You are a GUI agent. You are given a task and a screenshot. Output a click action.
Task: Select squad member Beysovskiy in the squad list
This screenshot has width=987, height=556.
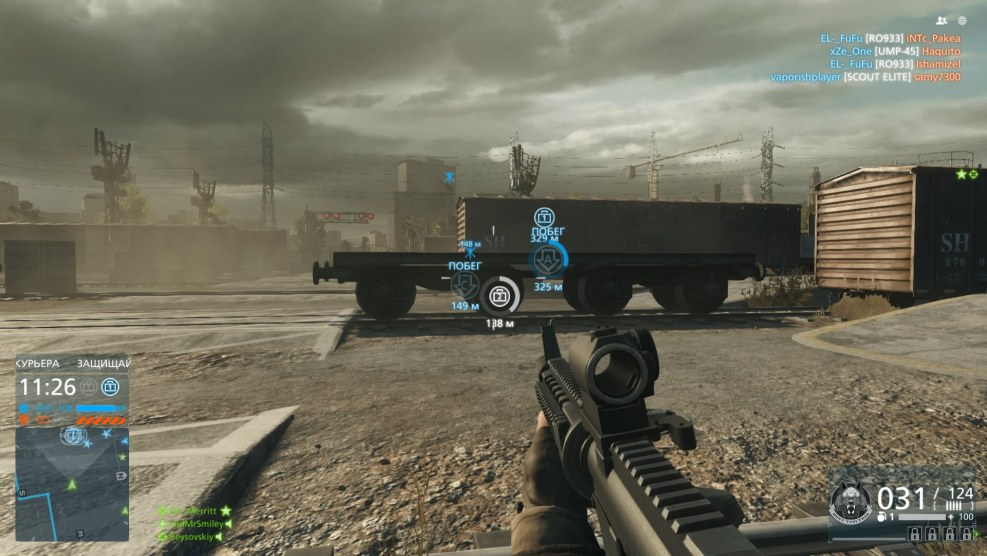[x=190, y=537]
